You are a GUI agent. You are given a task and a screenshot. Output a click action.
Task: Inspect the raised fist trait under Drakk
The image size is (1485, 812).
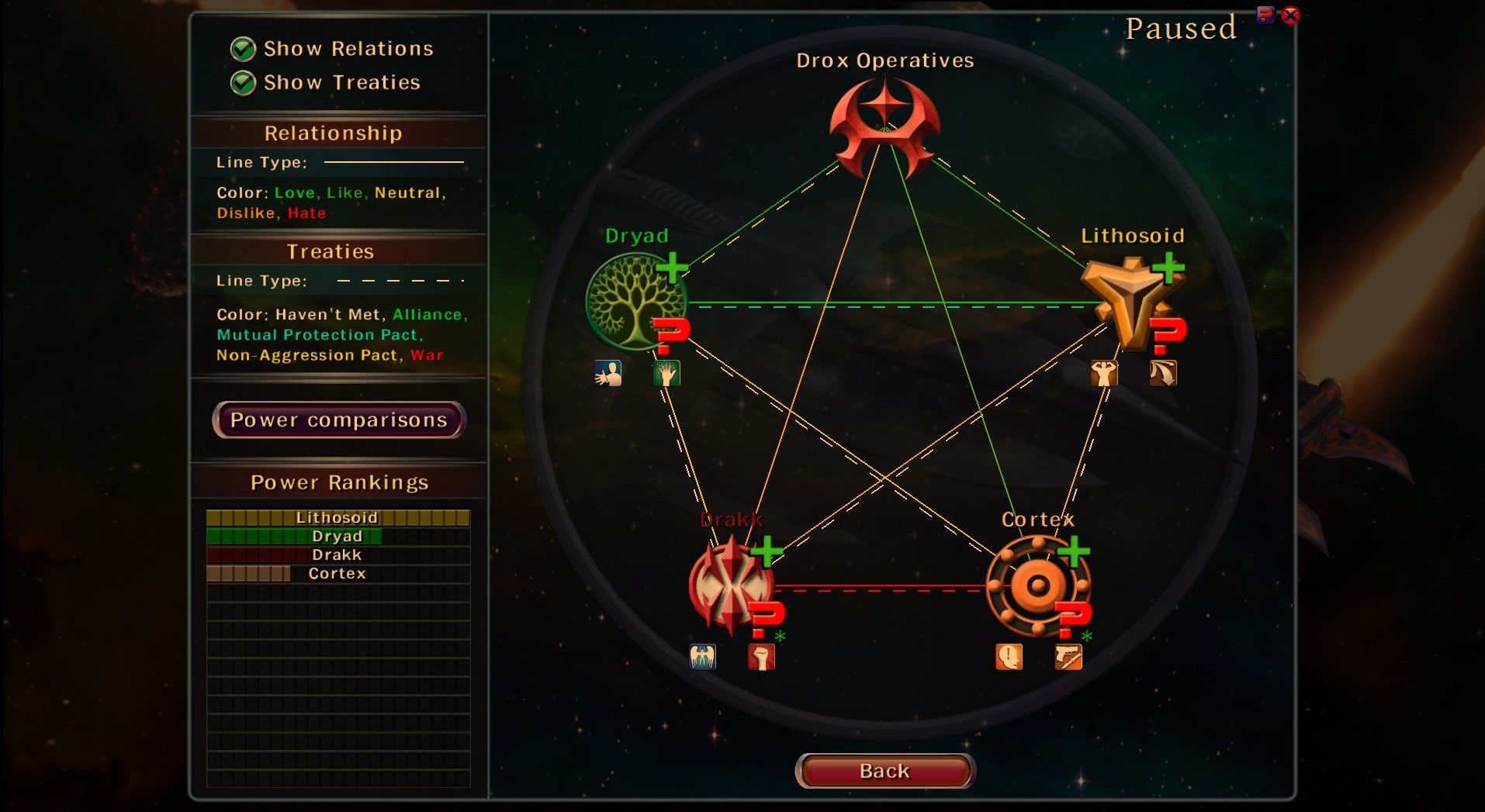click(x=761, y=657)
